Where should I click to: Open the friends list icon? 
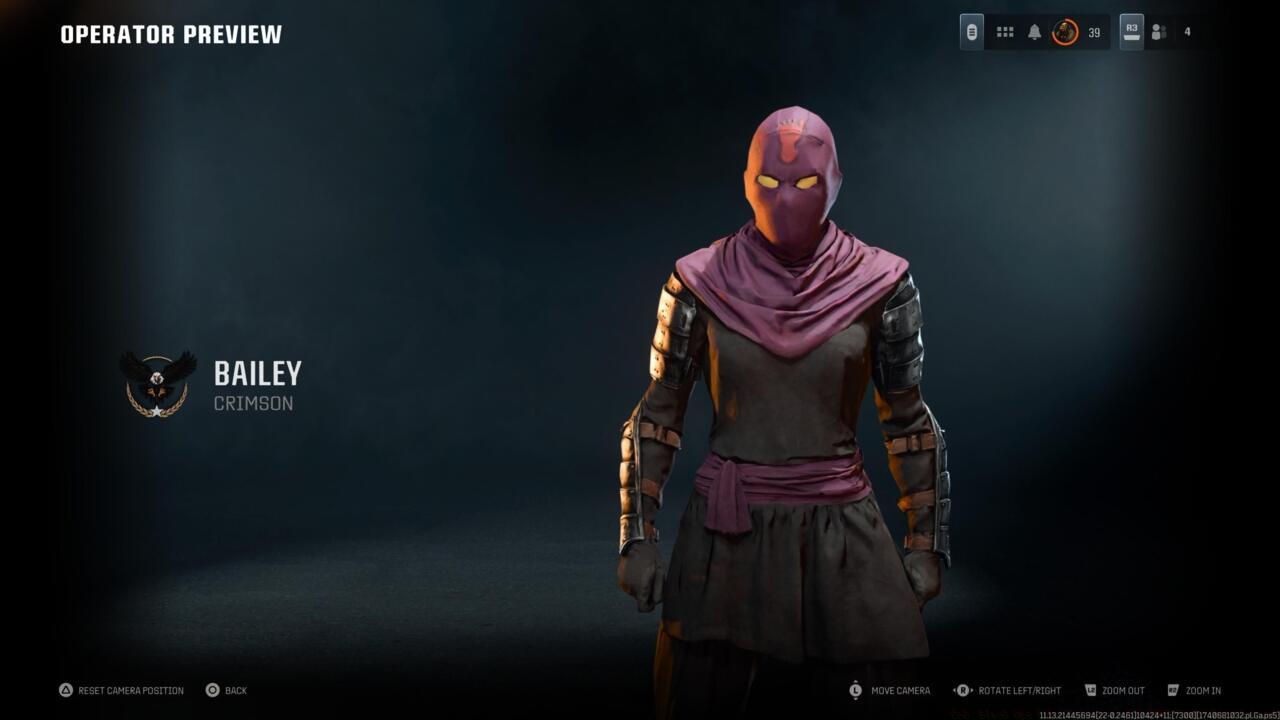(1158, 31)
